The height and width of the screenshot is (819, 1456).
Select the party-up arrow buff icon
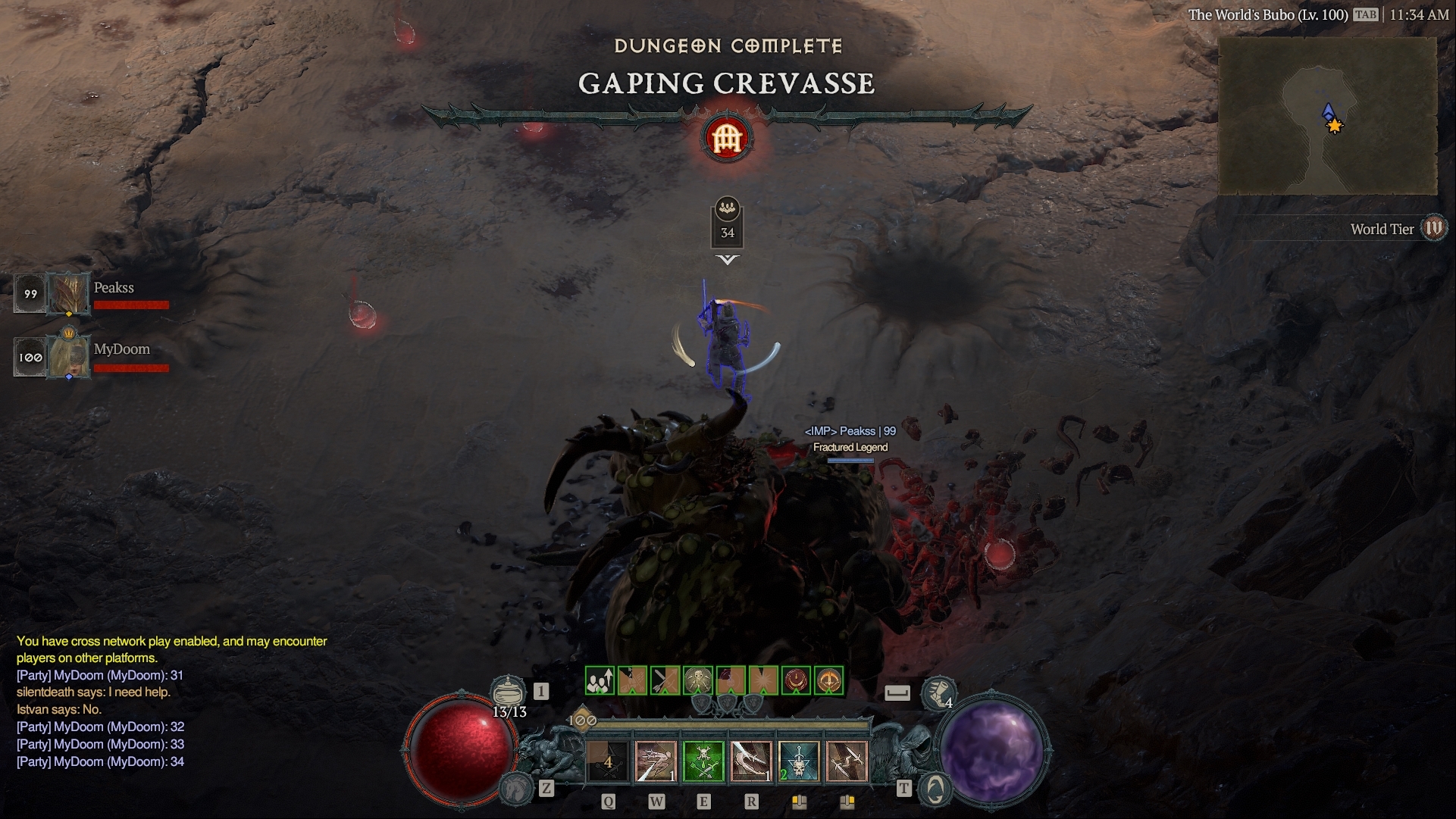click(600, 680)
